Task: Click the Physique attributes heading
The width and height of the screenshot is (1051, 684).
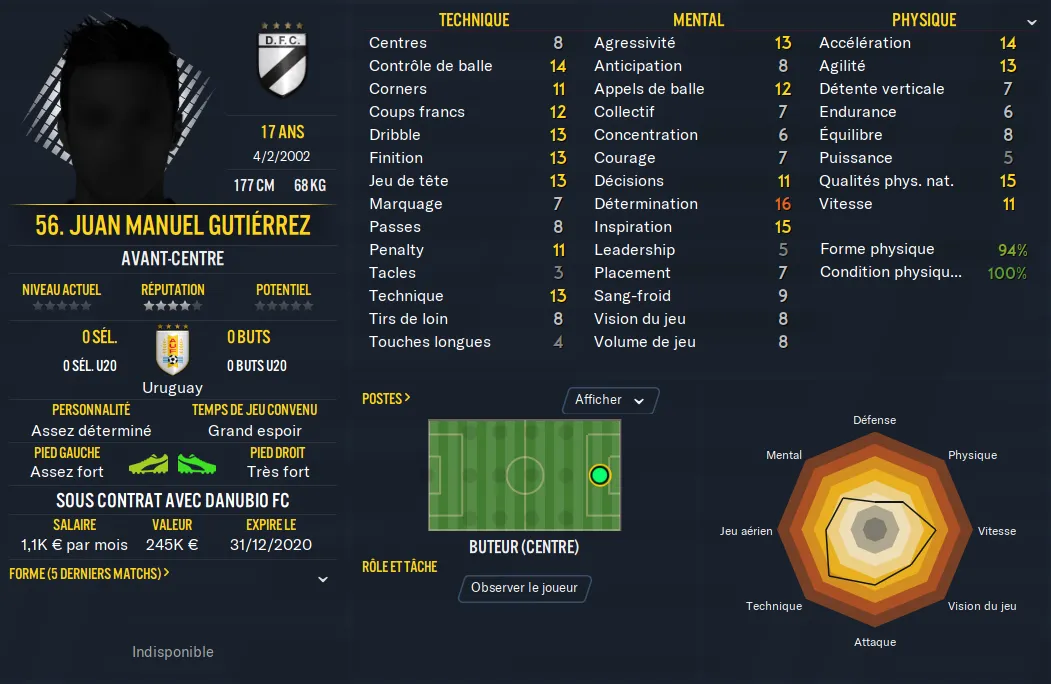Action: pyautogui.click(x=924, y=20)
